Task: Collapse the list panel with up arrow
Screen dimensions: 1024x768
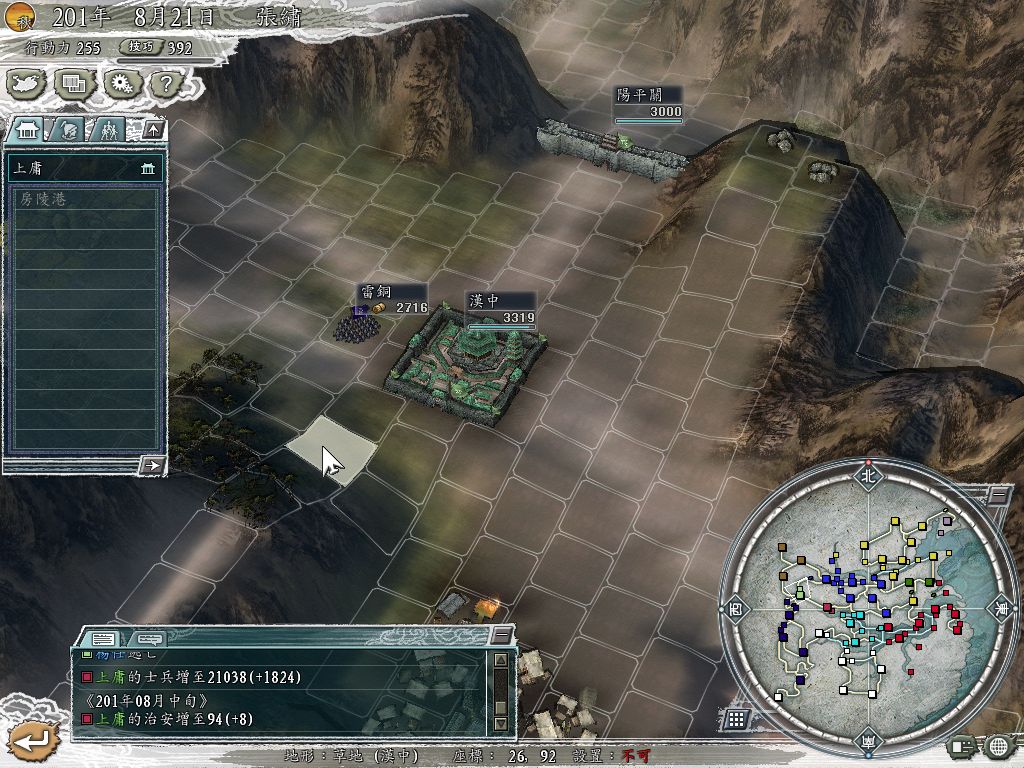Action: (x=152, y=129)
